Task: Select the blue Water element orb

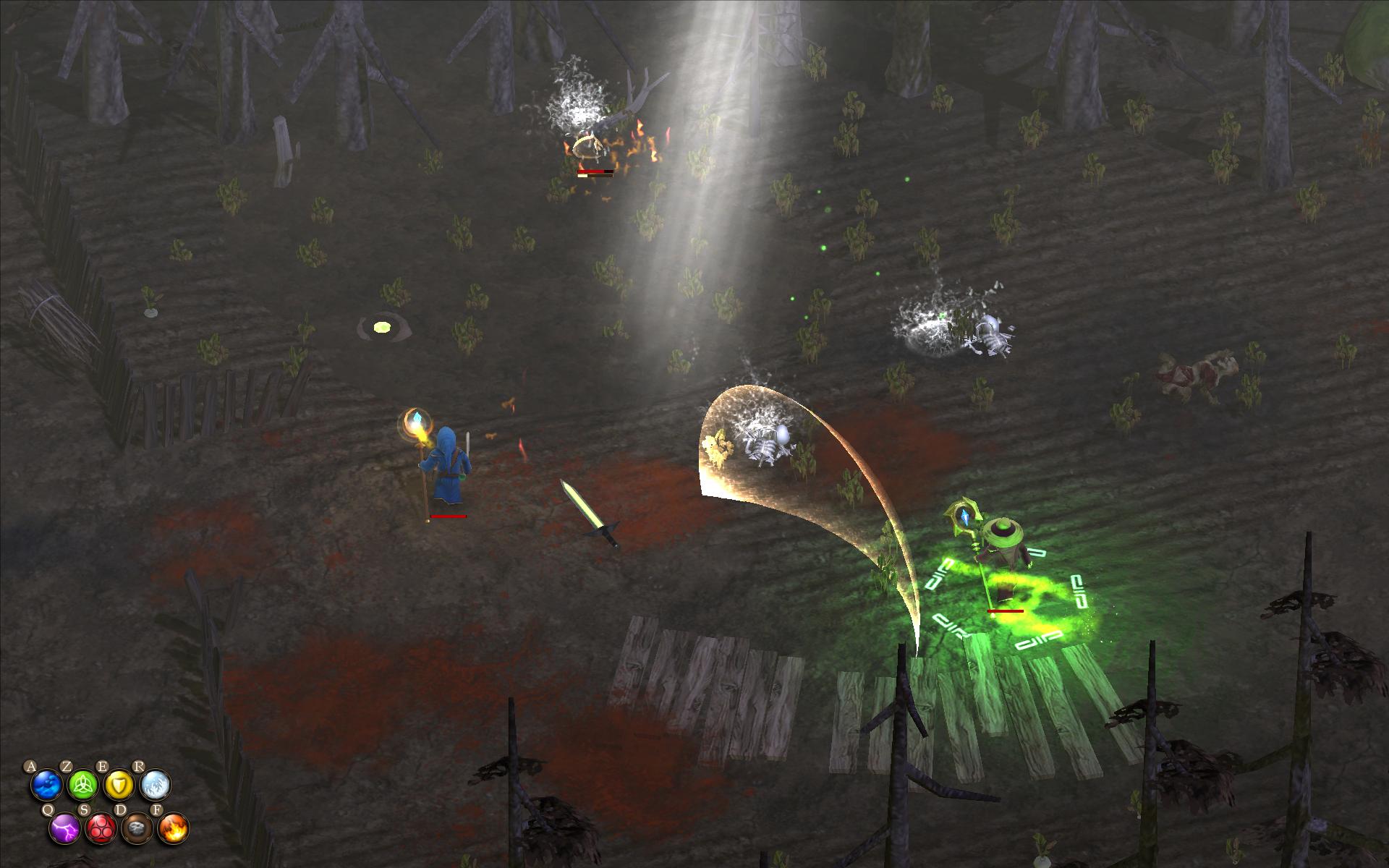Action: [47, 786]
